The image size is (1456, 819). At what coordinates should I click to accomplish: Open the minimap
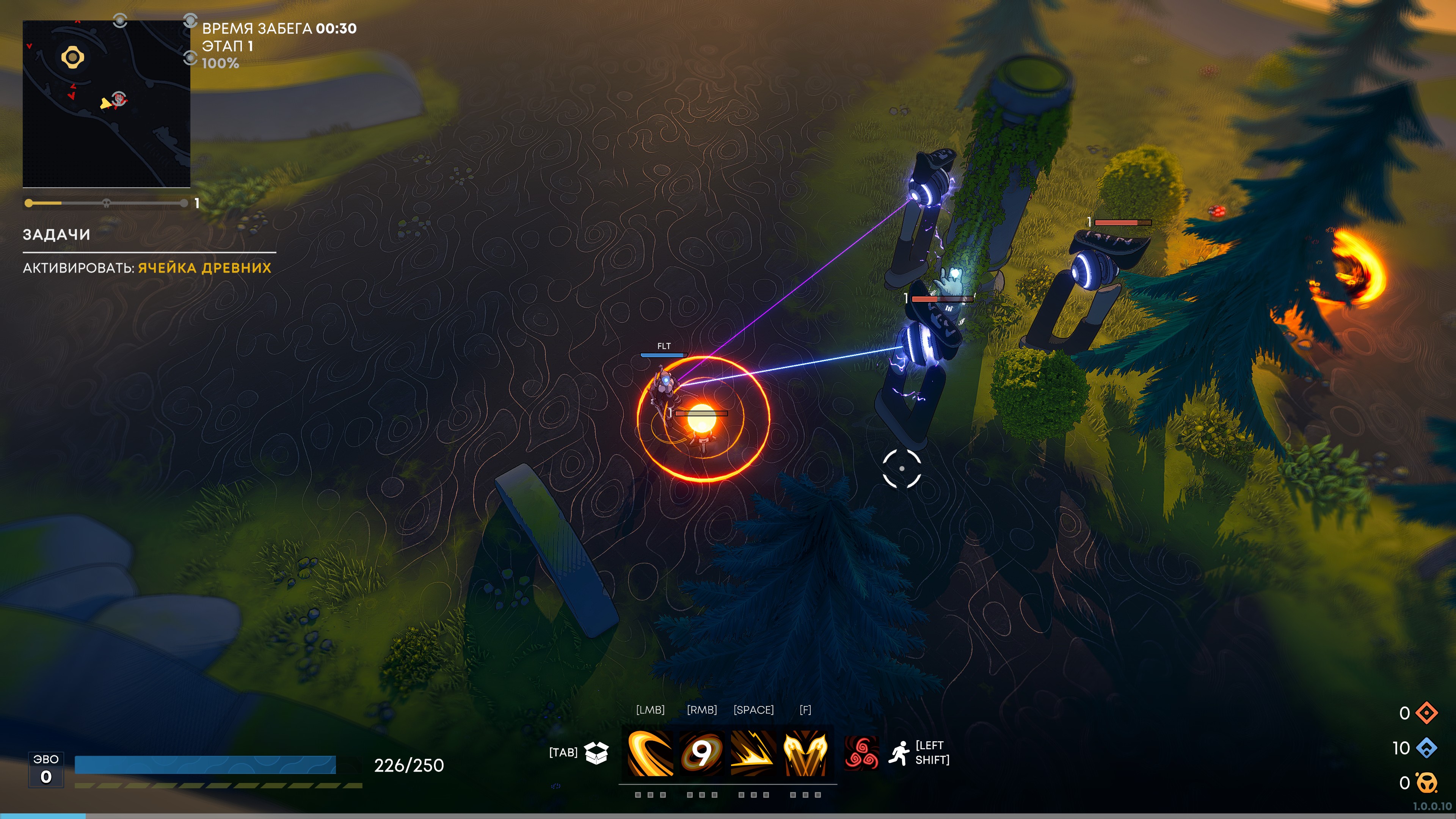pos(106,104)
